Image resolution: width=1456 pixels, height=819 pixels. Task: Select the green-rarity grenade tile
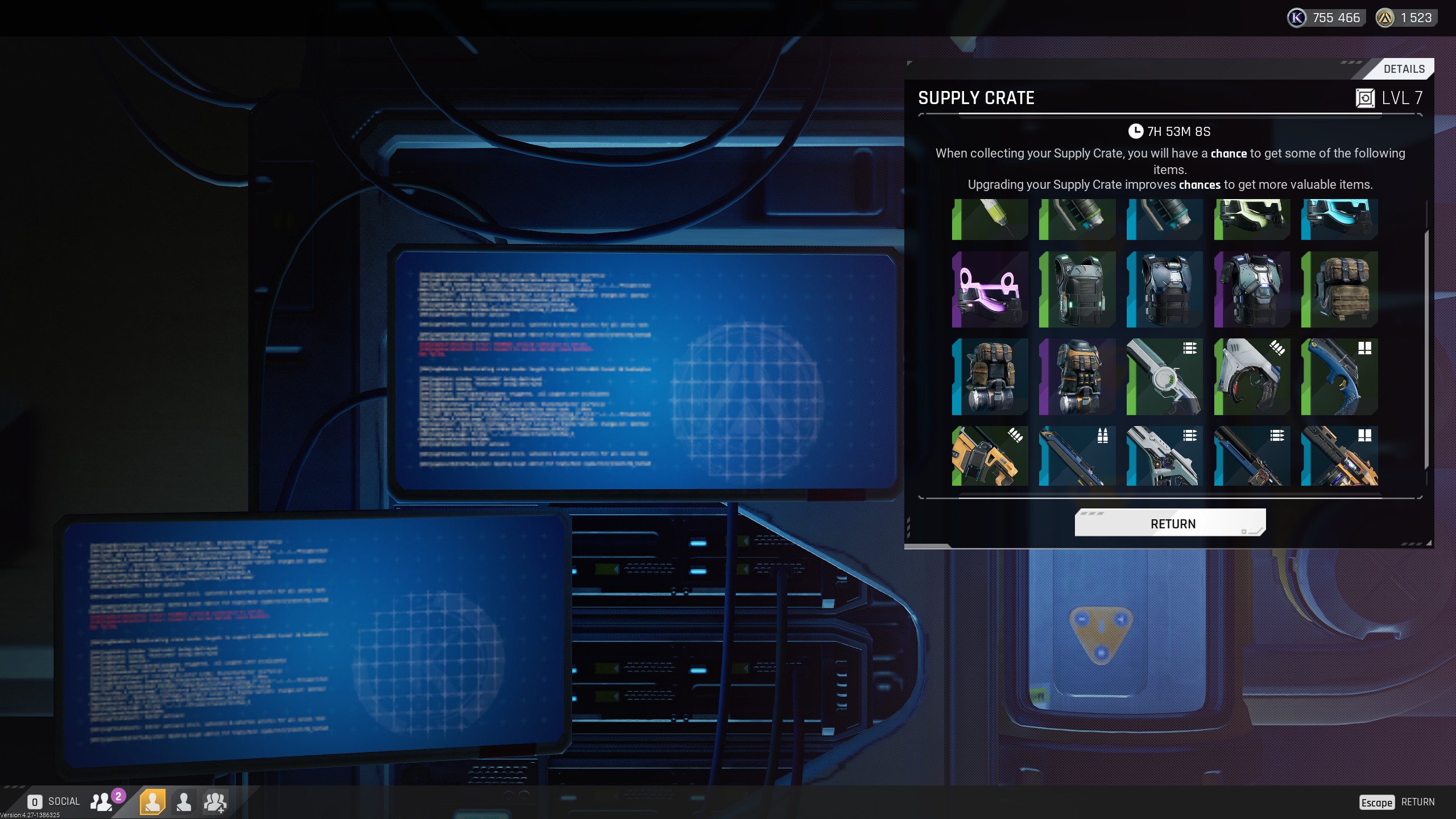[1077, 219]
